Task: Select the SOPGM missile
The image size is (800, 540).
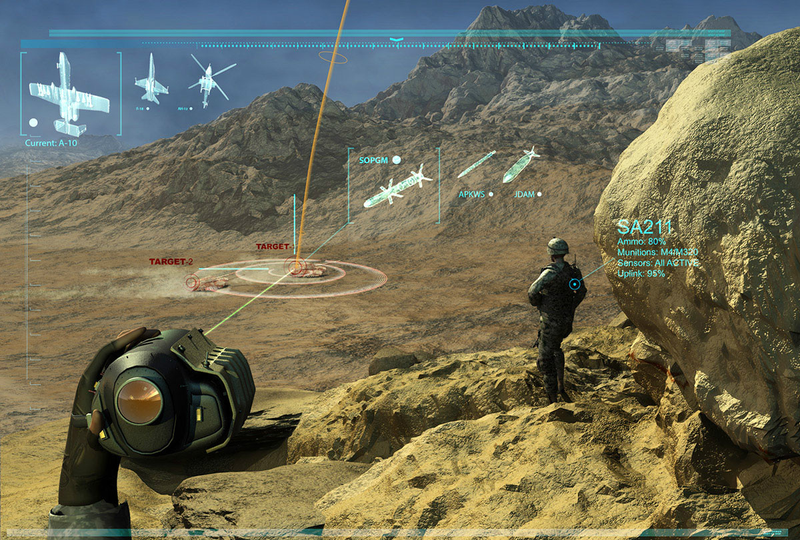Action: coord(396,188)
